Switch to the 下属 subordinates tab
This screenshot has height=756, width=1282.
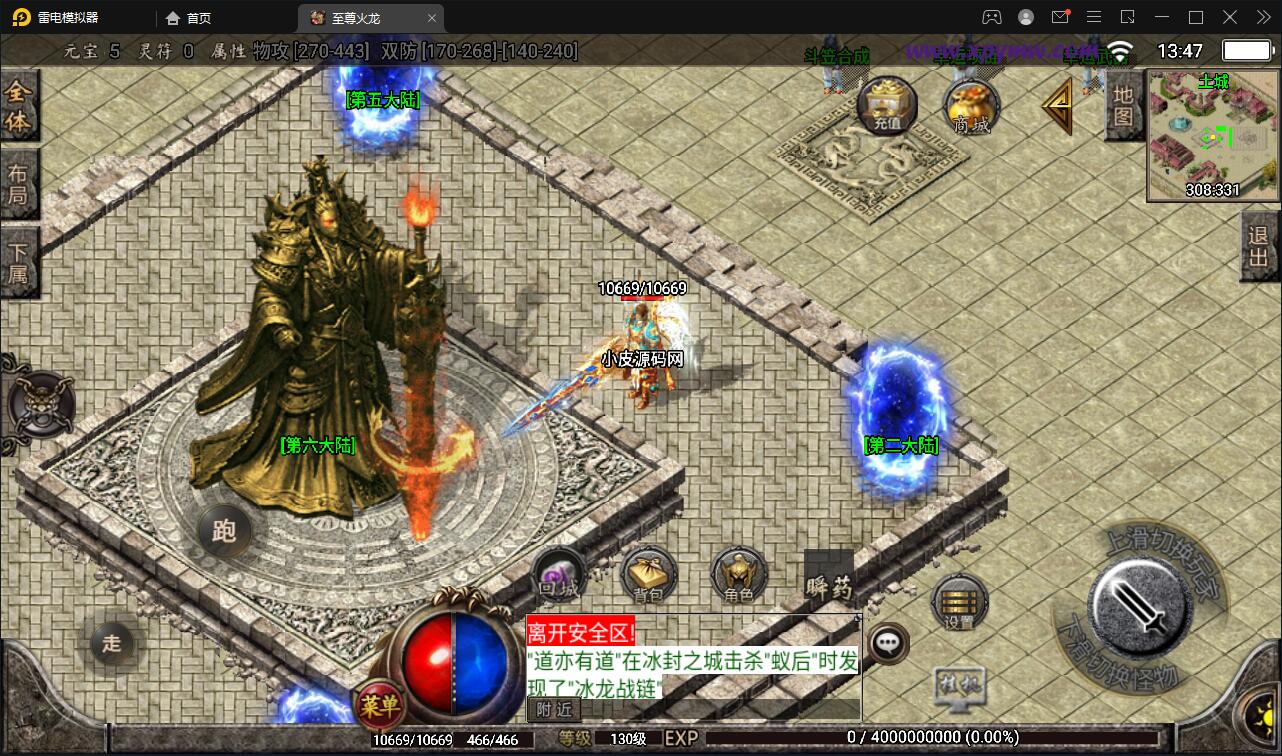pos(18,261)
